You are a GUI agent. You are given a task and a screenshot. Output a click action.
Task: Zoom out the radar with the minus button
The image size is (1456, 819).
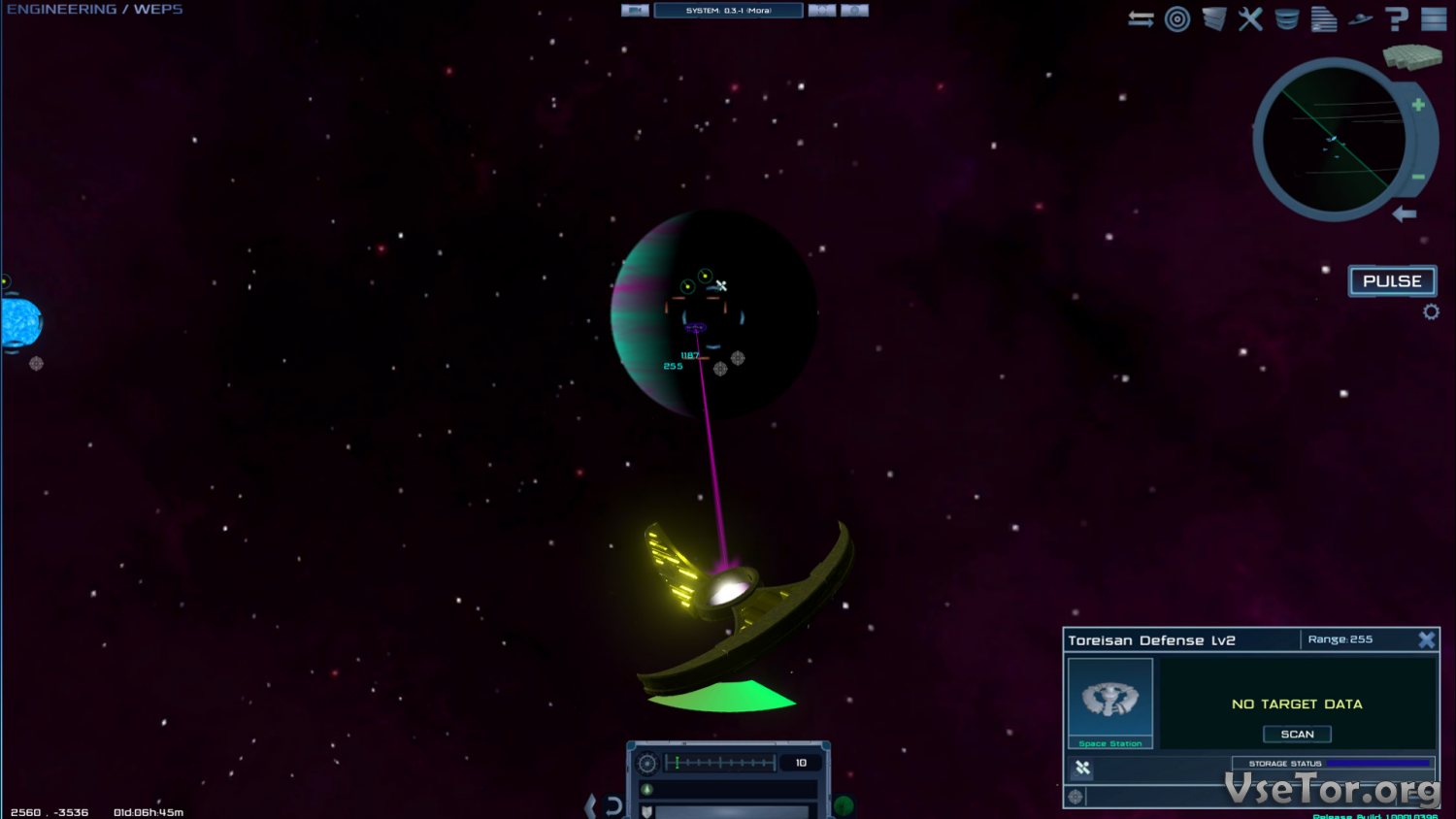[x=1418, y=177]
